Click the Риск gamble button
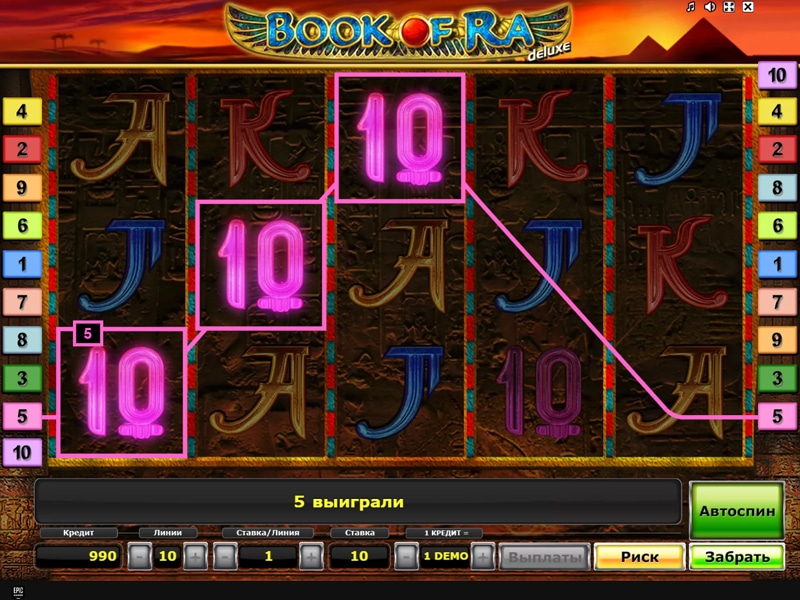The height and width of the screenshot is (600, 800). 639,557
